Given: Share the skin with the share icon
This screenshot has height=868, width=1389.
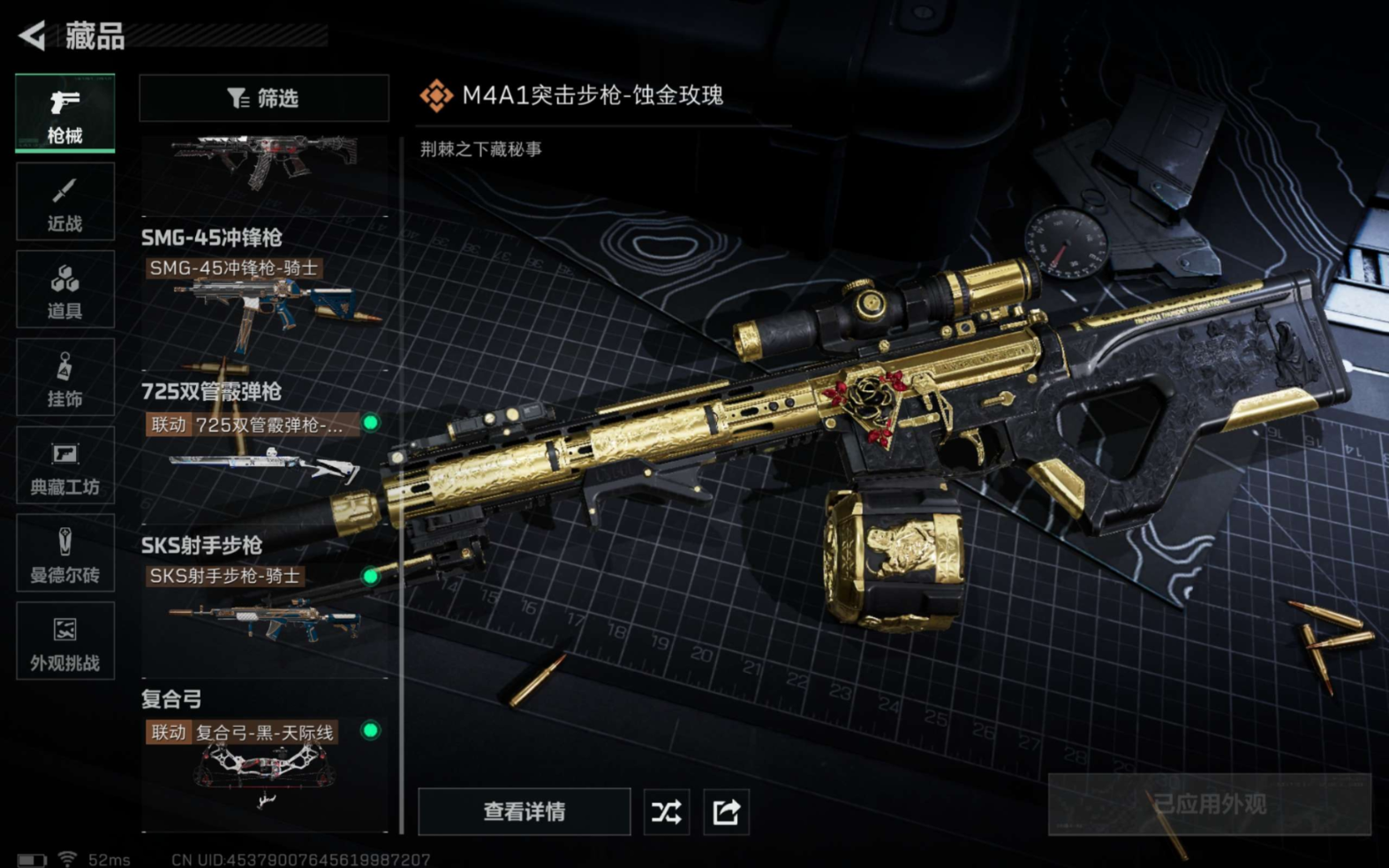Looking at the screenshot, I should point(726,811).
